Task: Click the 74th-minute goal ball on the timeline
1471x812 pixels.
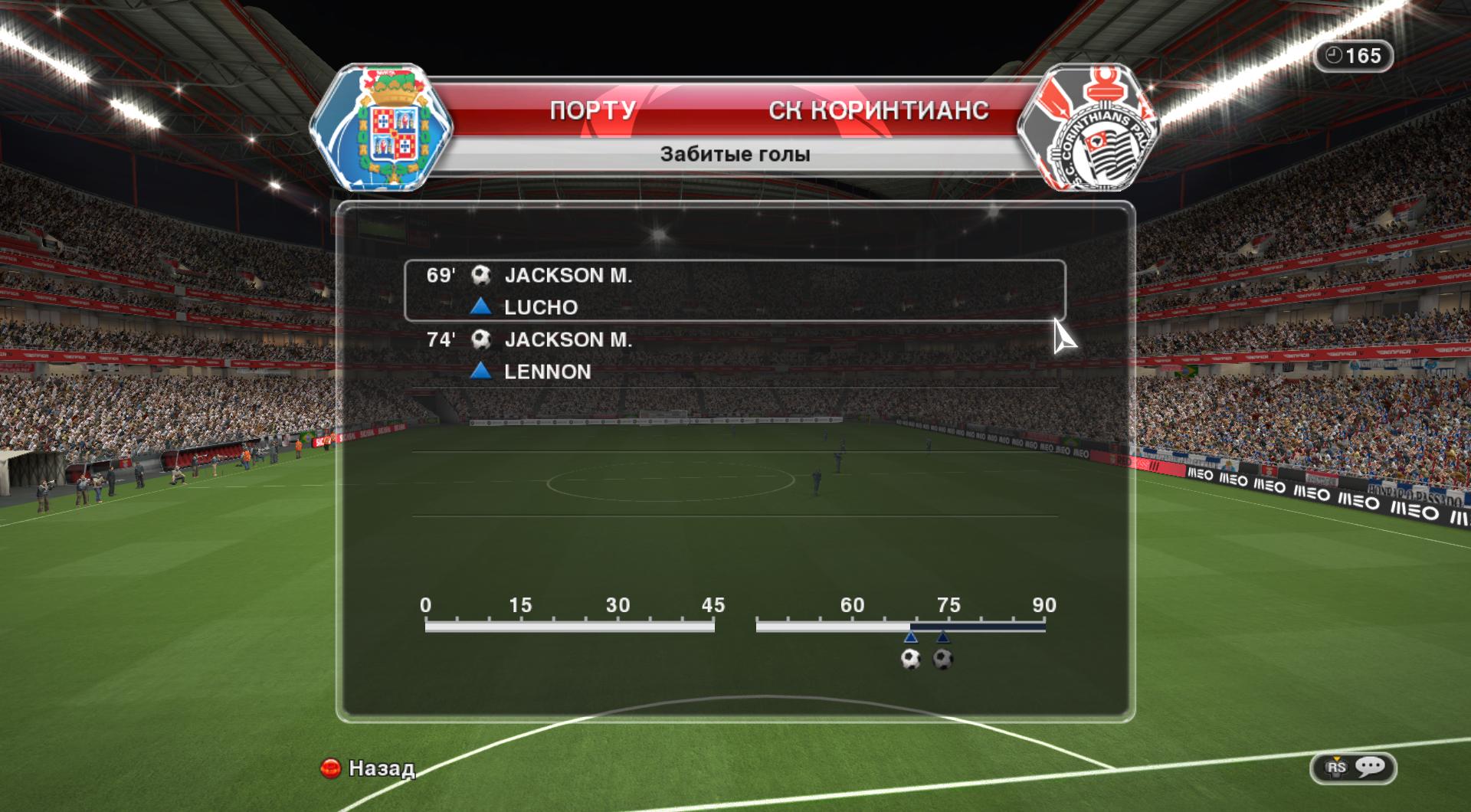Action: (x=943, y=659)
